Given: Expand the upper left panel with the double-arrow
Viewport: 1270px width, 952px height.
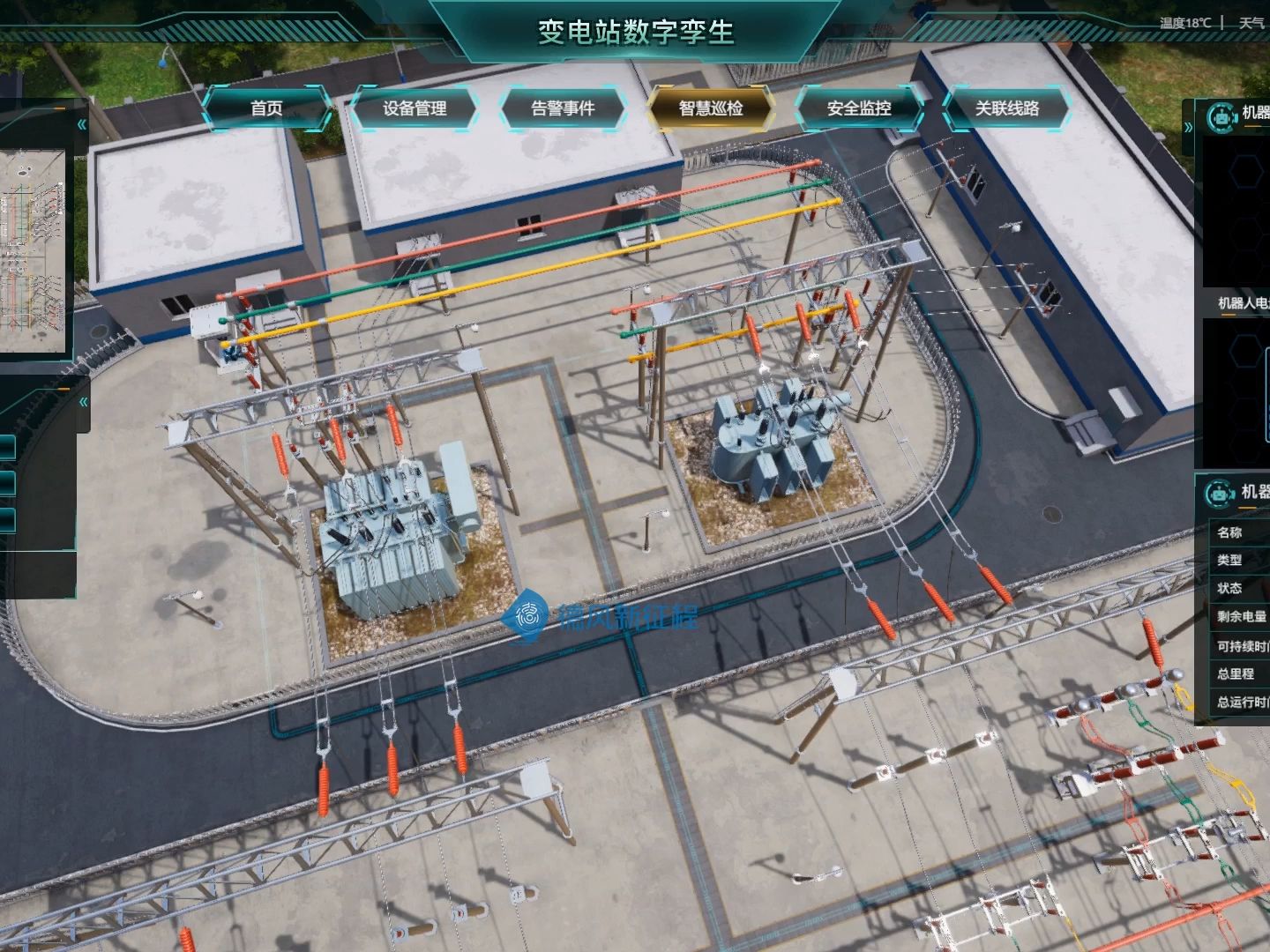Looking at the screenshot, I should [x=82, y=124].
